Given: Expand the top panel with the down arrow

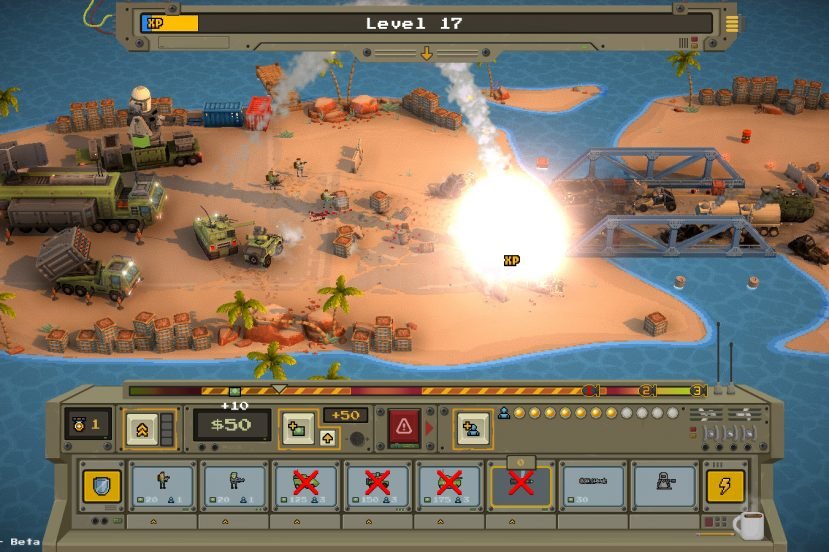Looking at the screenshot, I should point(426,53).
